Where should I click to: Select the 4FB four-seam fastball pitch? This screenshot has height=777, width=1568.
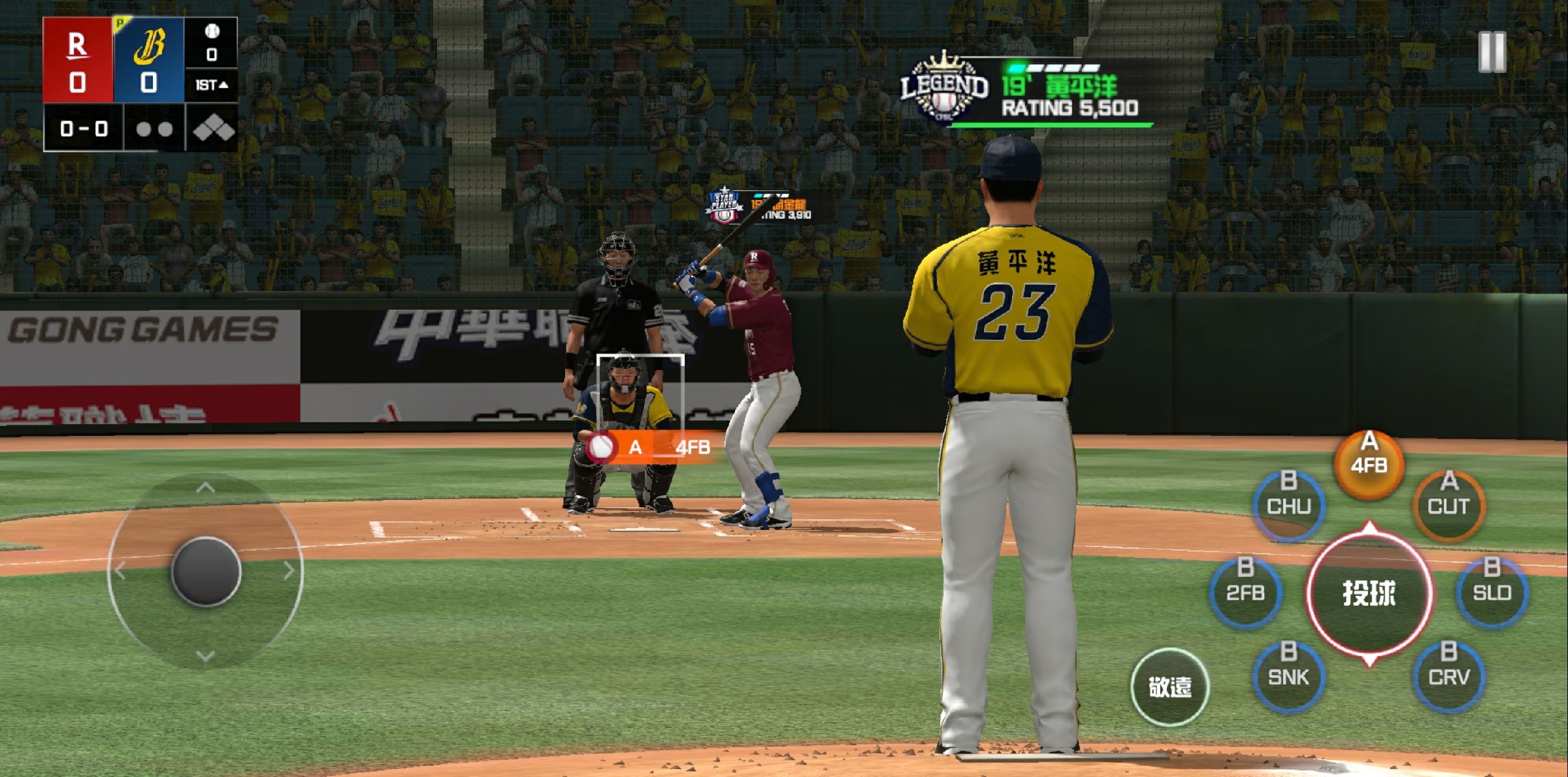point(1369,463)
